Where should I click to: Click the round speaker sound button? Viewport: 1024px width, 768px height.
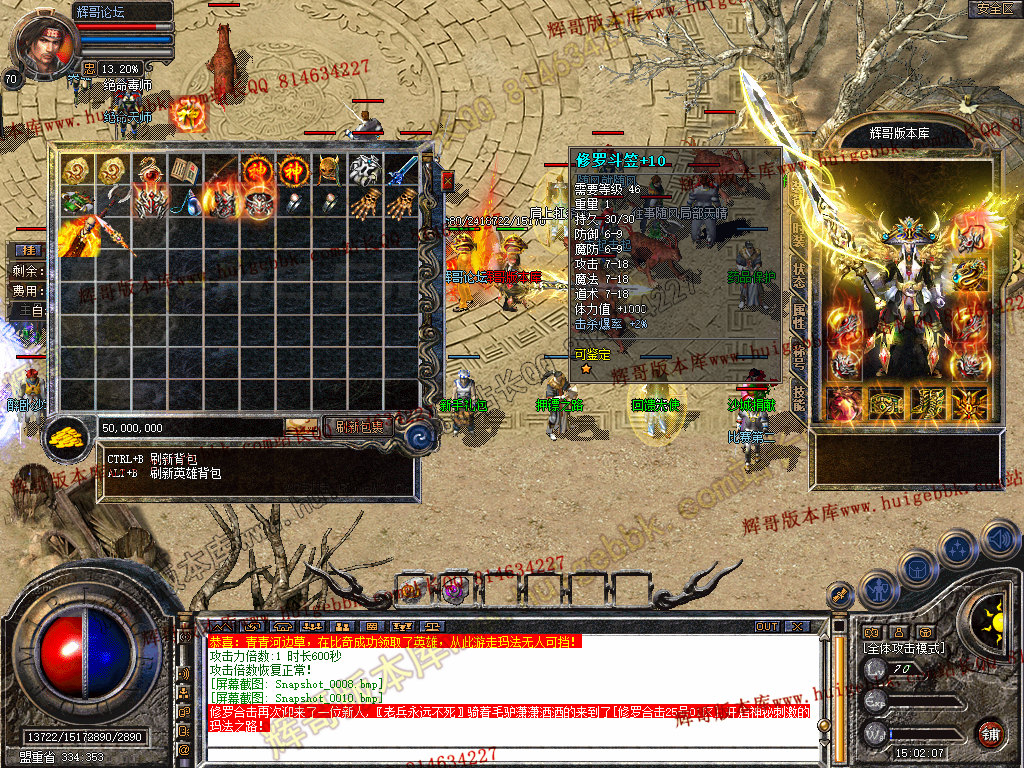tap(1000, 538)
